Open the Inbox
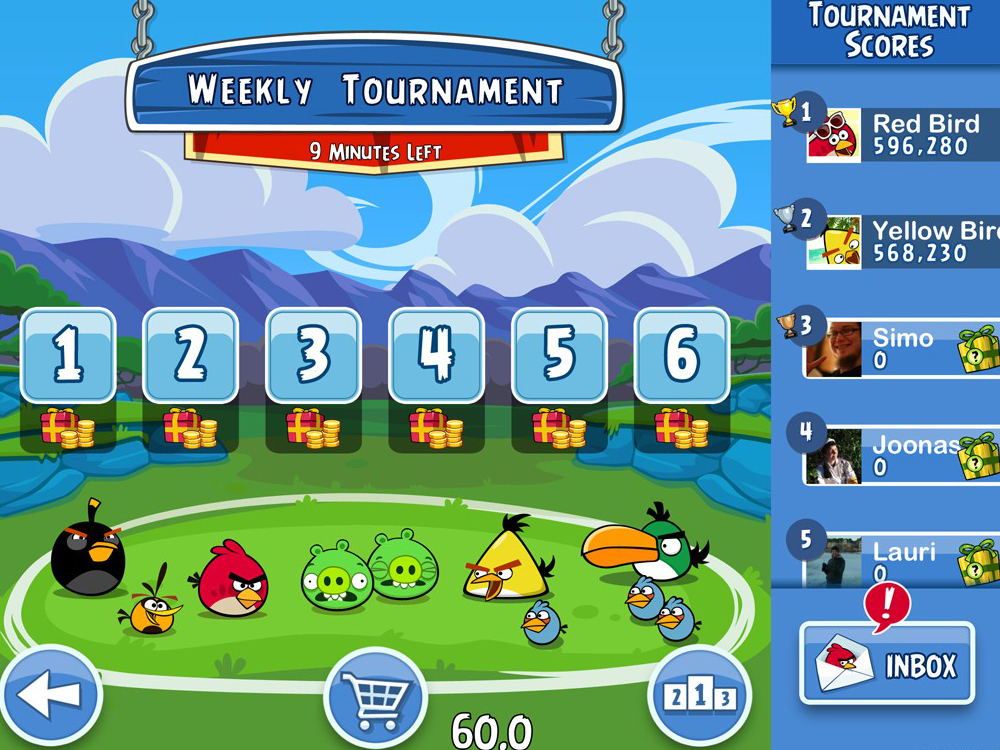This screenshot has width=1000, height=750. [887, 664]
